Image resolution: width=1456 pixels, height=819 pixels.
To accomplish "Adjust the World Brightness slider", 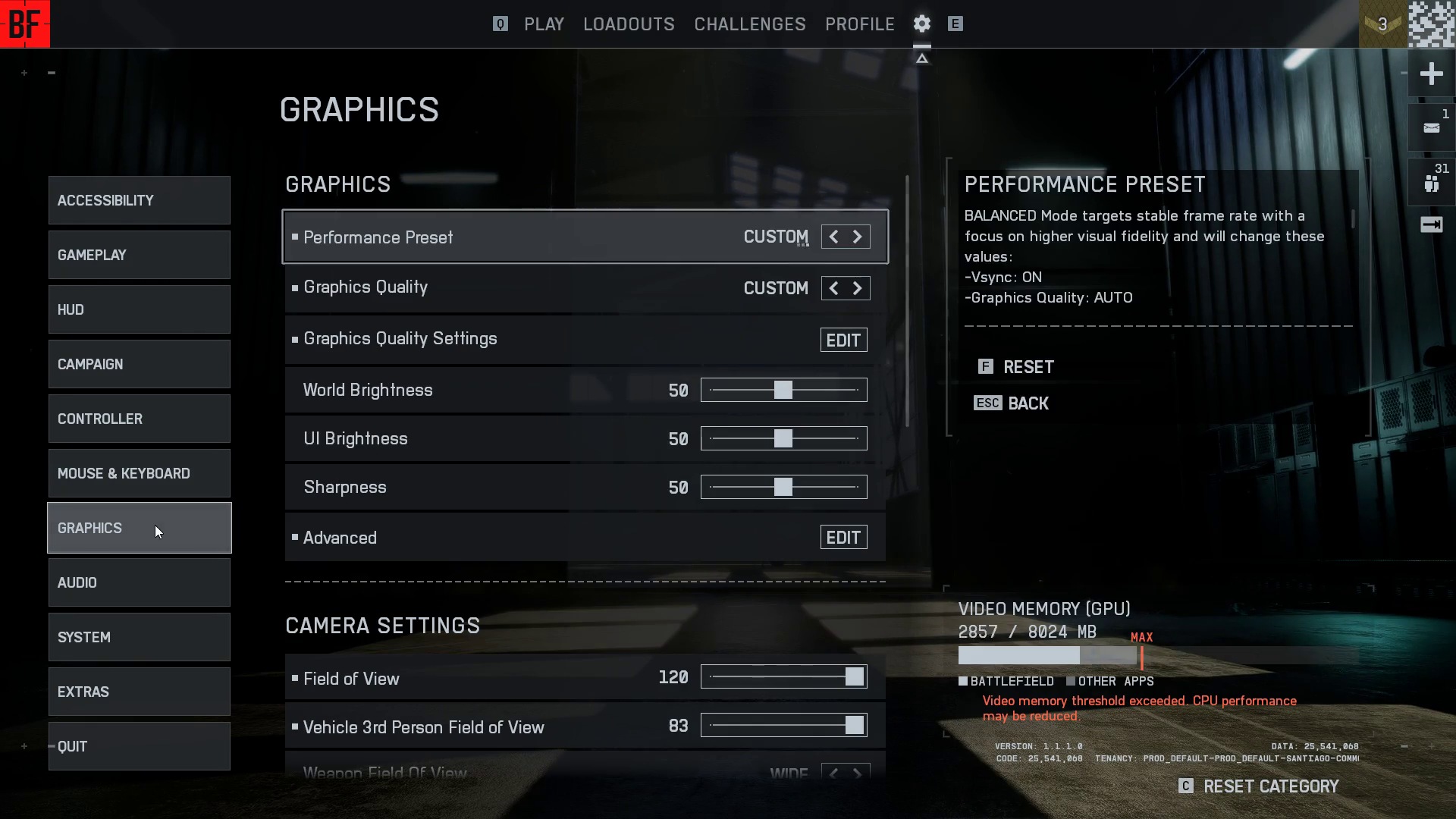I will click(783, 391).
